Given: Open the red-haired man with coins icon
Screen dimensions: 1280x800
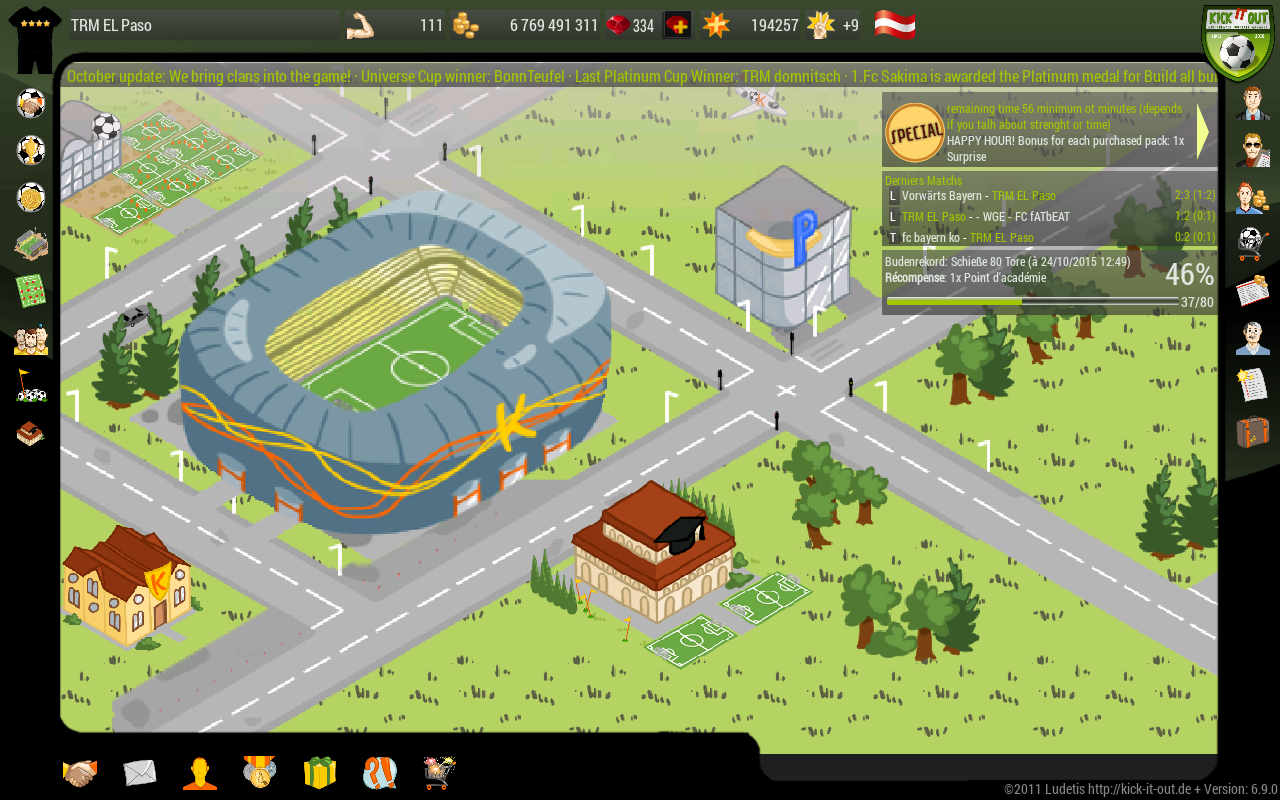Looking at the screenshot, I should [x=1252, y=197].
